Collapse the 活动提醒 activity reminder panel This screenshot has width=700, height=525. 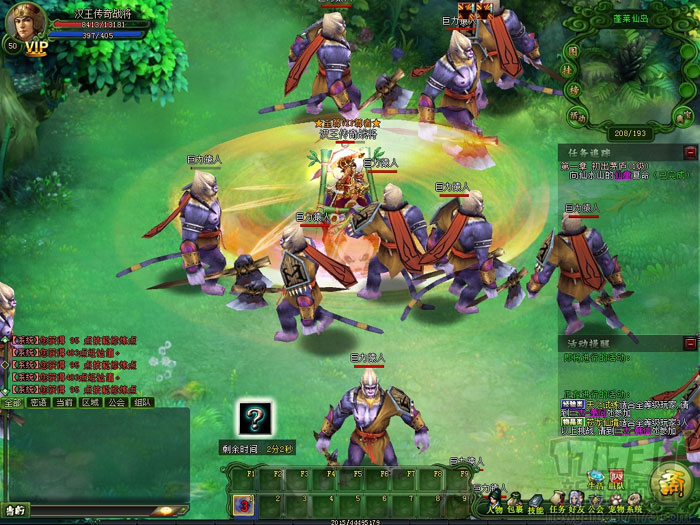(x=690, y=342)
